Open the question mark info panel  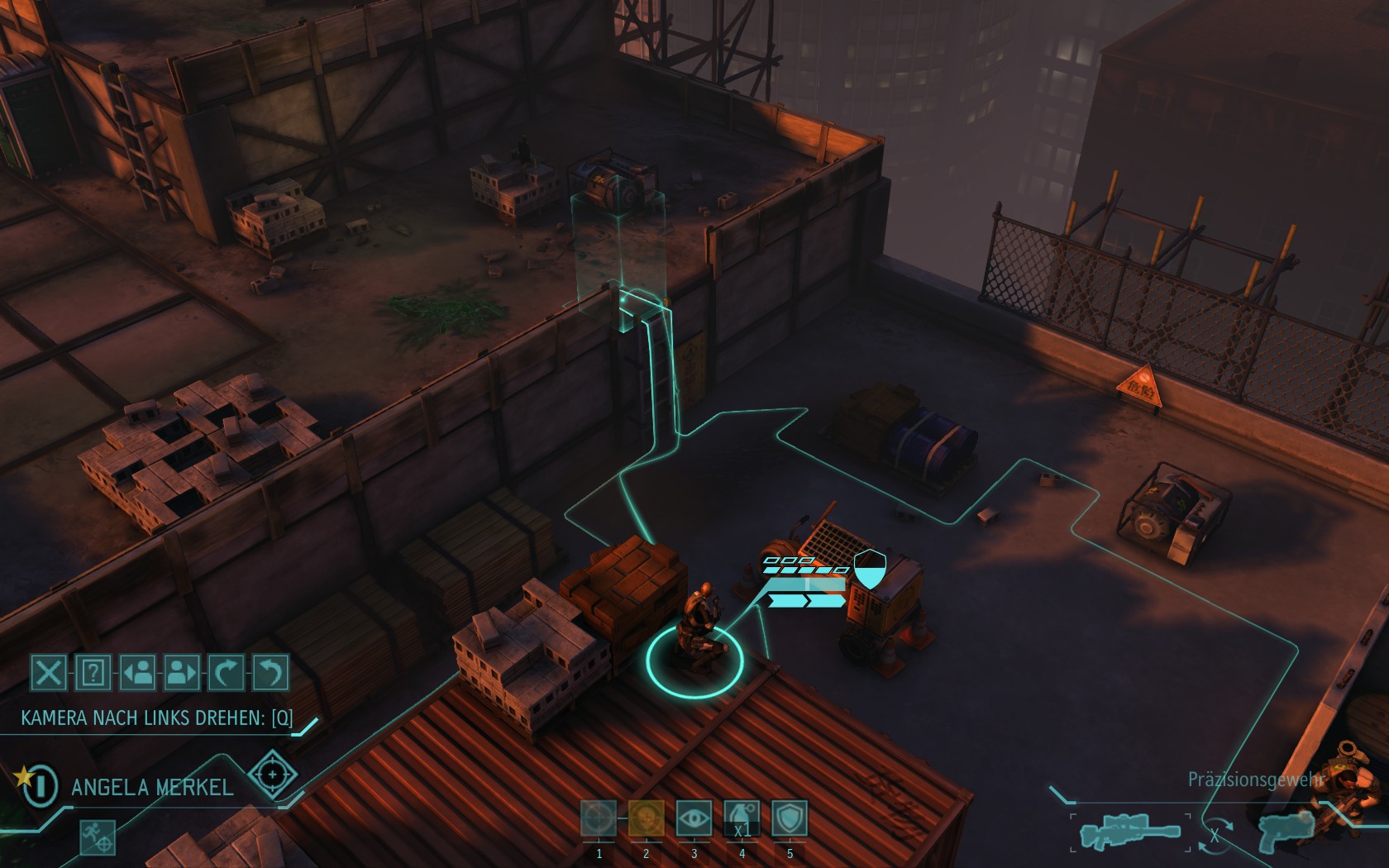pyautogui.click(x=93, y=672)
